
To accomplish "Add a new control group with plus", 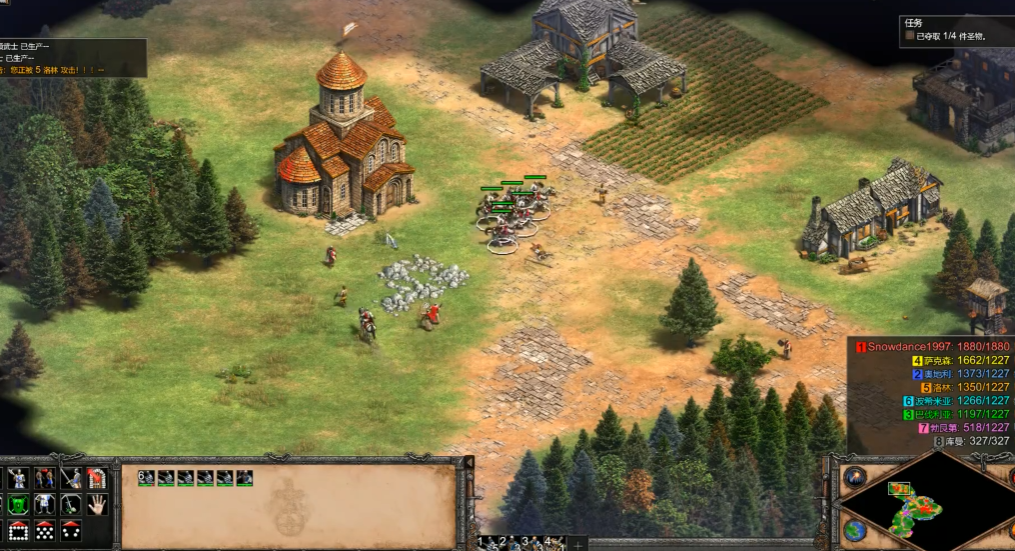I will (577, 544).
